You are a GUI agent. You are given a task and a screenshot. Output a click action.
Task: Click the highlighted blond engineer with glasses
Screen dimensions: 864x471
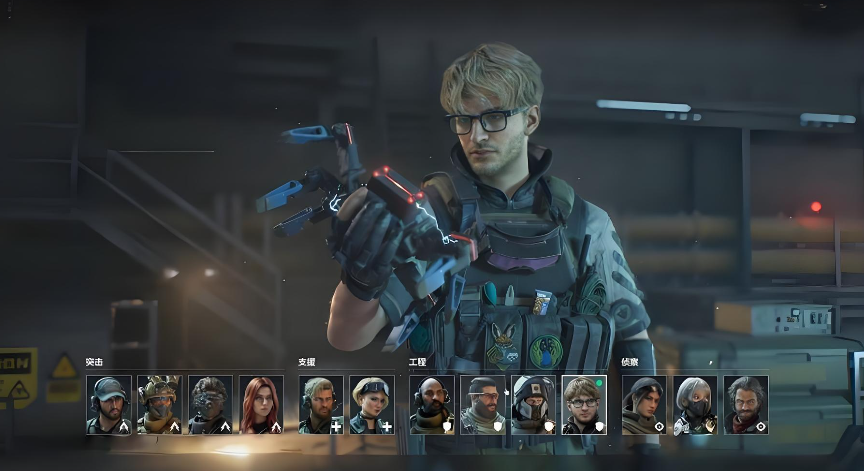point(585,404)
